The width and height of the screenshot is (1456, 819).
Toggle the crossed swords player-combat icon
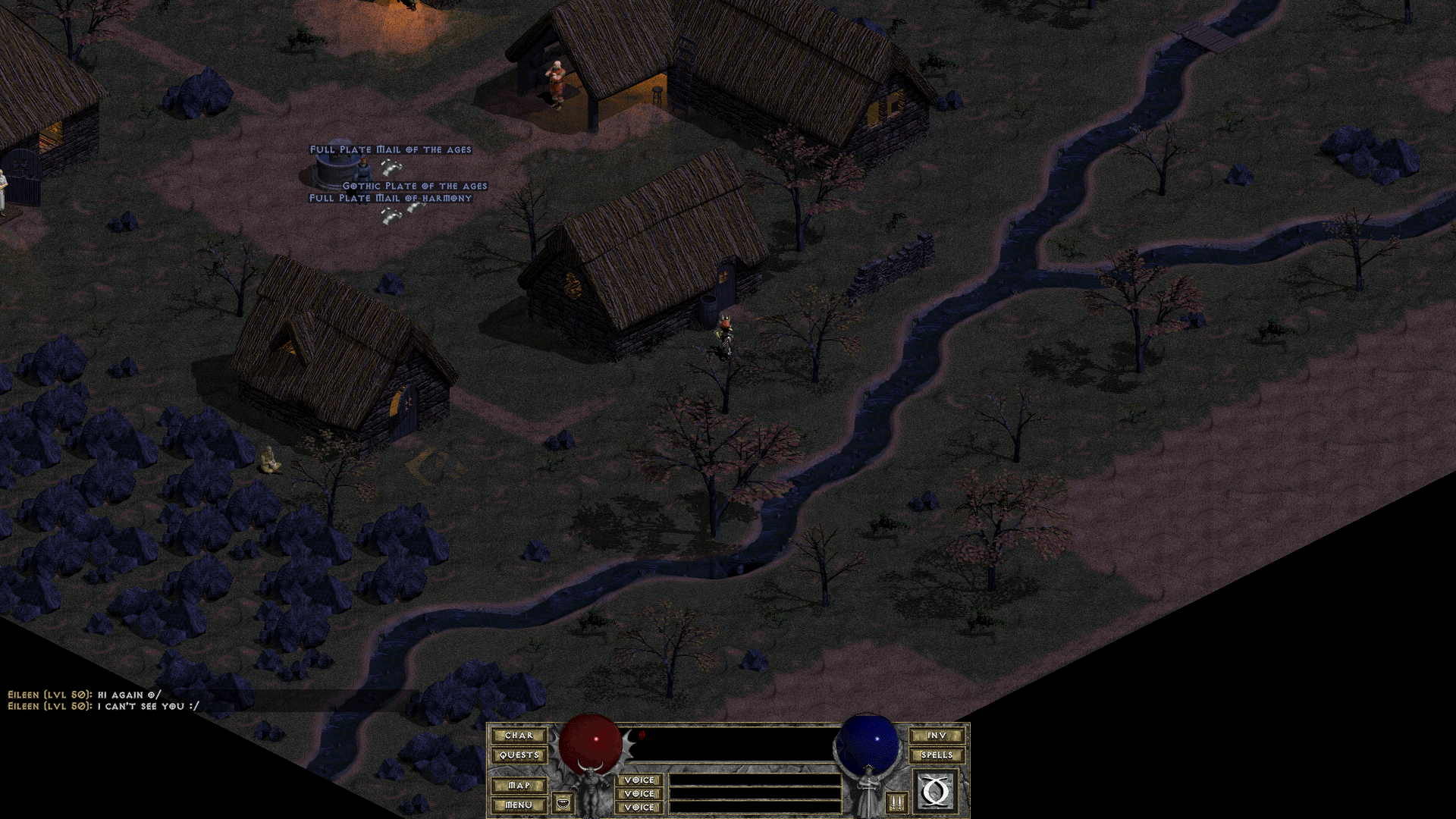(x=896, y=802)
